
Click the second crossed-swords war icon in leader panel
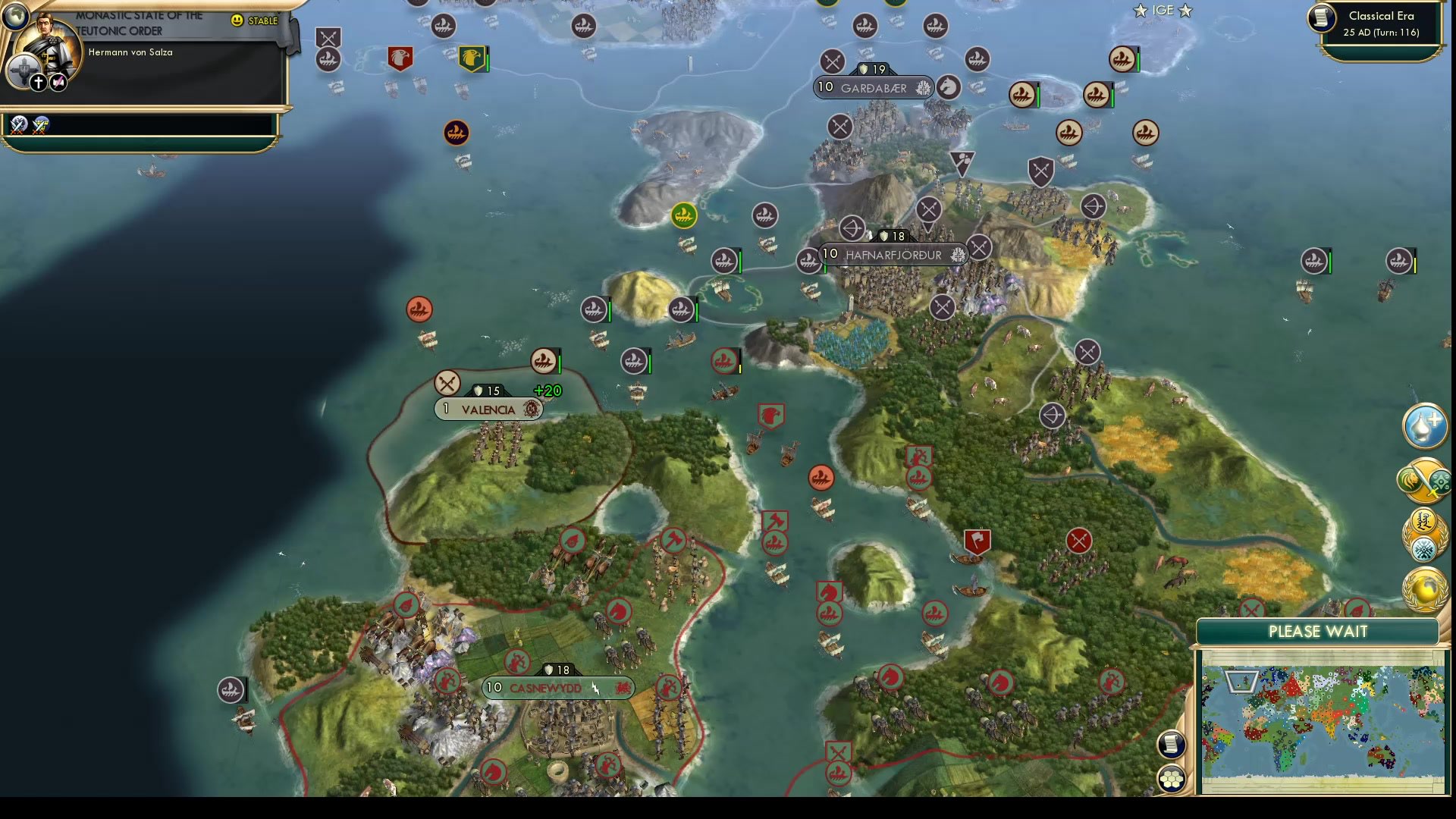39,126
